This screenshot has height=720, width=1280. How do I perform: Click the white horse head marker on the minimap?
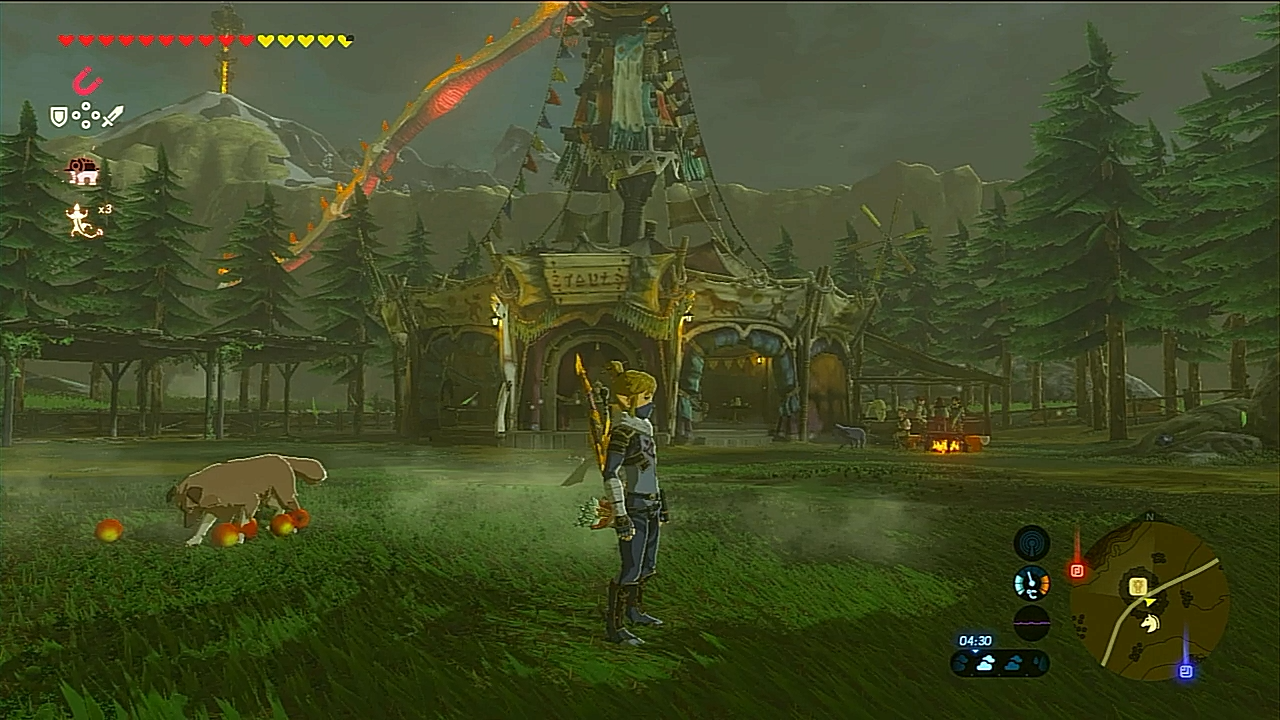[x=1150, y=622]
